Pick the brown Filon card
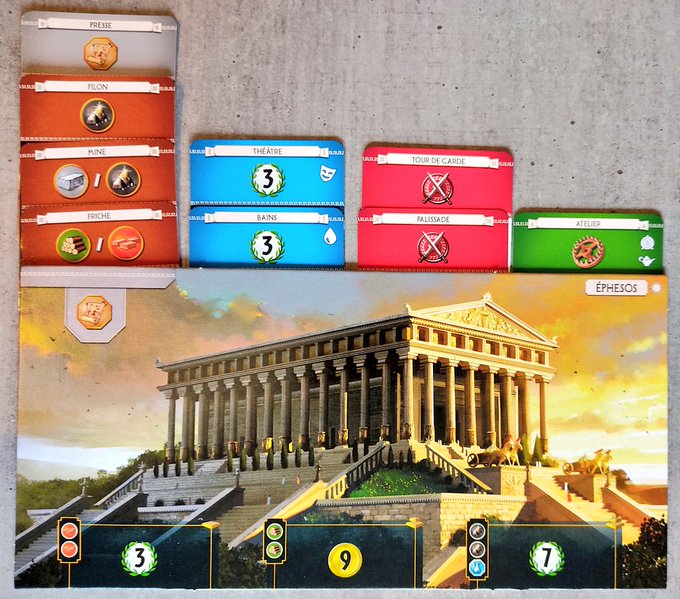This screenshot has width=680, height=599. click(x=97, y=109)
